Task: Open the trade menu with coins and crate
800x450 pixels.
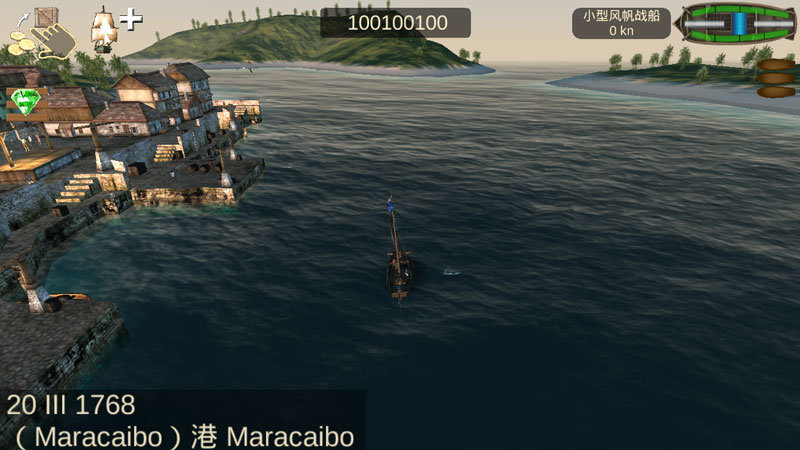Action: [x=40, y=32]
